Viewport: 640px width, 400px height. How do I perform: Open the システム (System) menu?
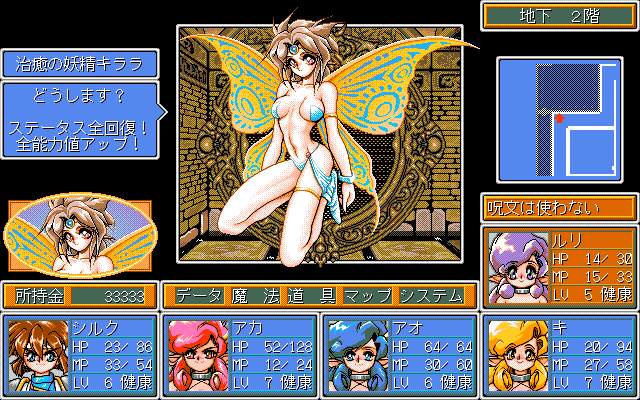tap(431, 296)
